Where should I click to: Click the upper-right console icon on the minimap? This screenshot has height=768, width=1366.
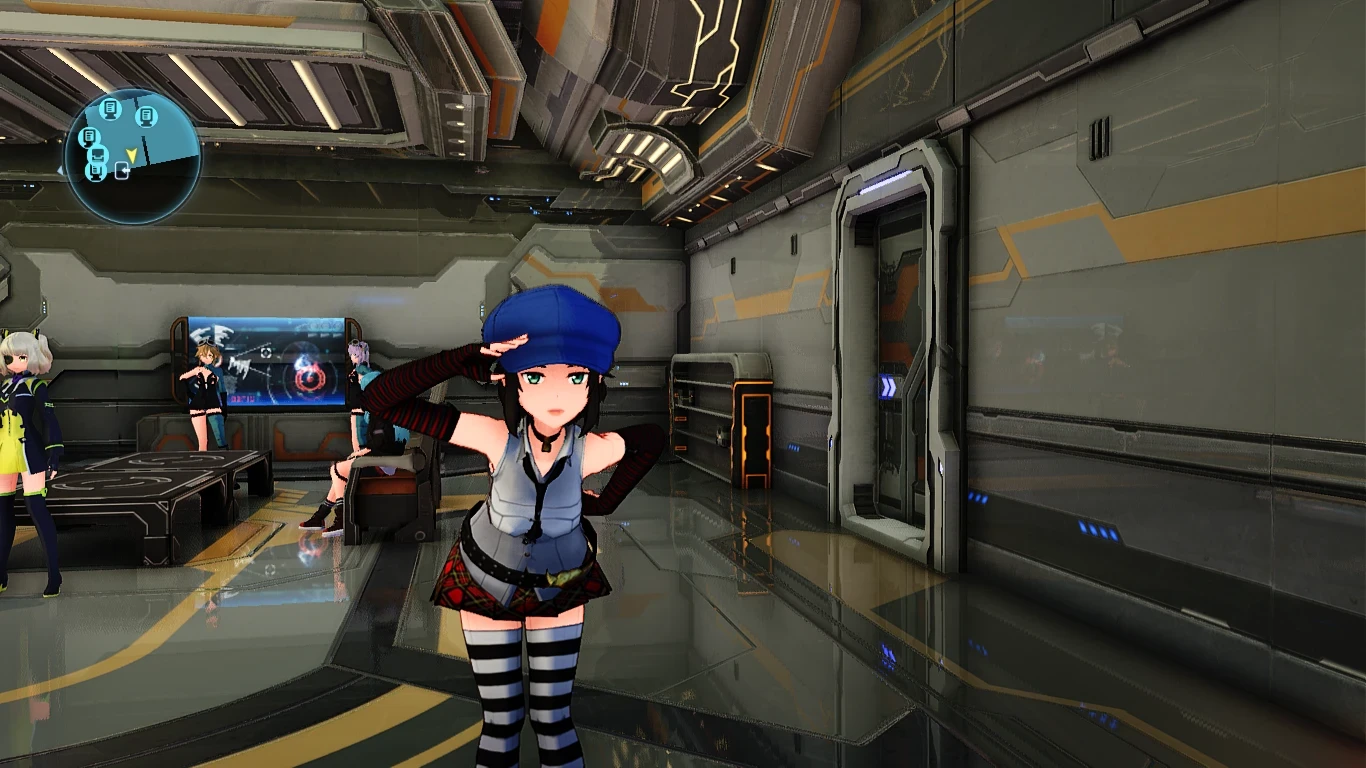146,116
